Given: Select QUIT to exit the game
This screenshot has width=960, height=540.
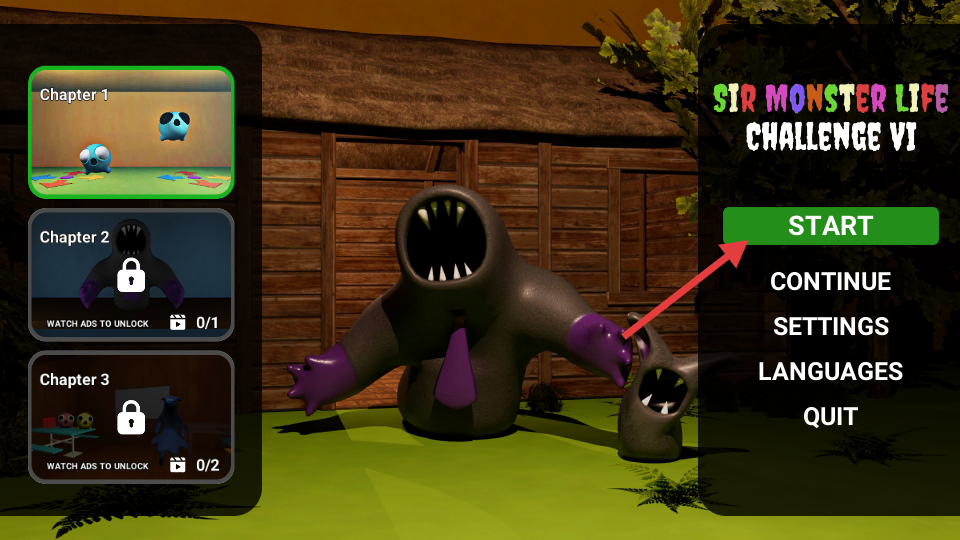Looking at the screenshot, I should point(830,417).
